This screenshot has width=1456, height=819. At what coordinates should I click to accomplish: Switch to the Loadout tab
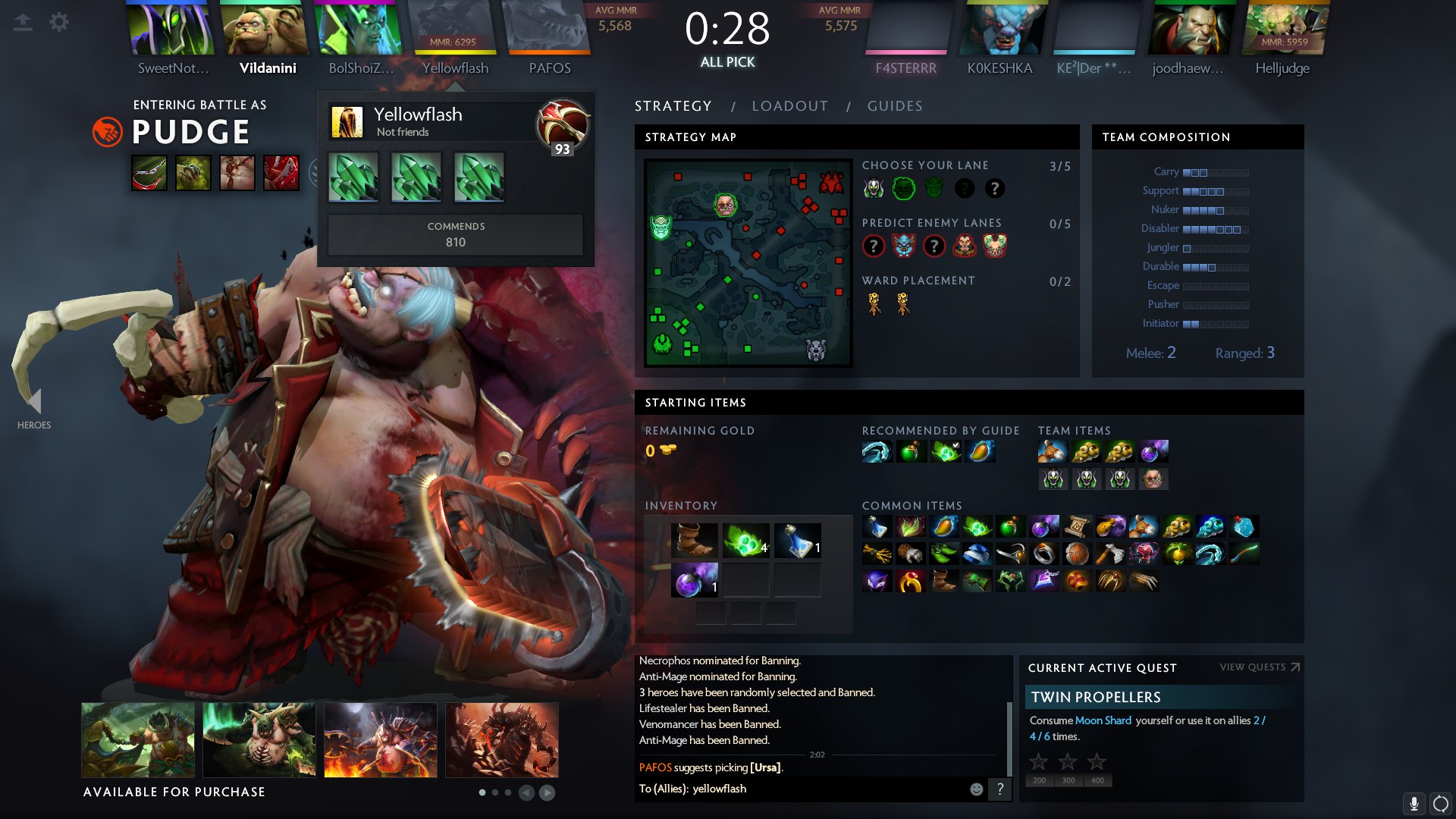(x=789, y=106)
